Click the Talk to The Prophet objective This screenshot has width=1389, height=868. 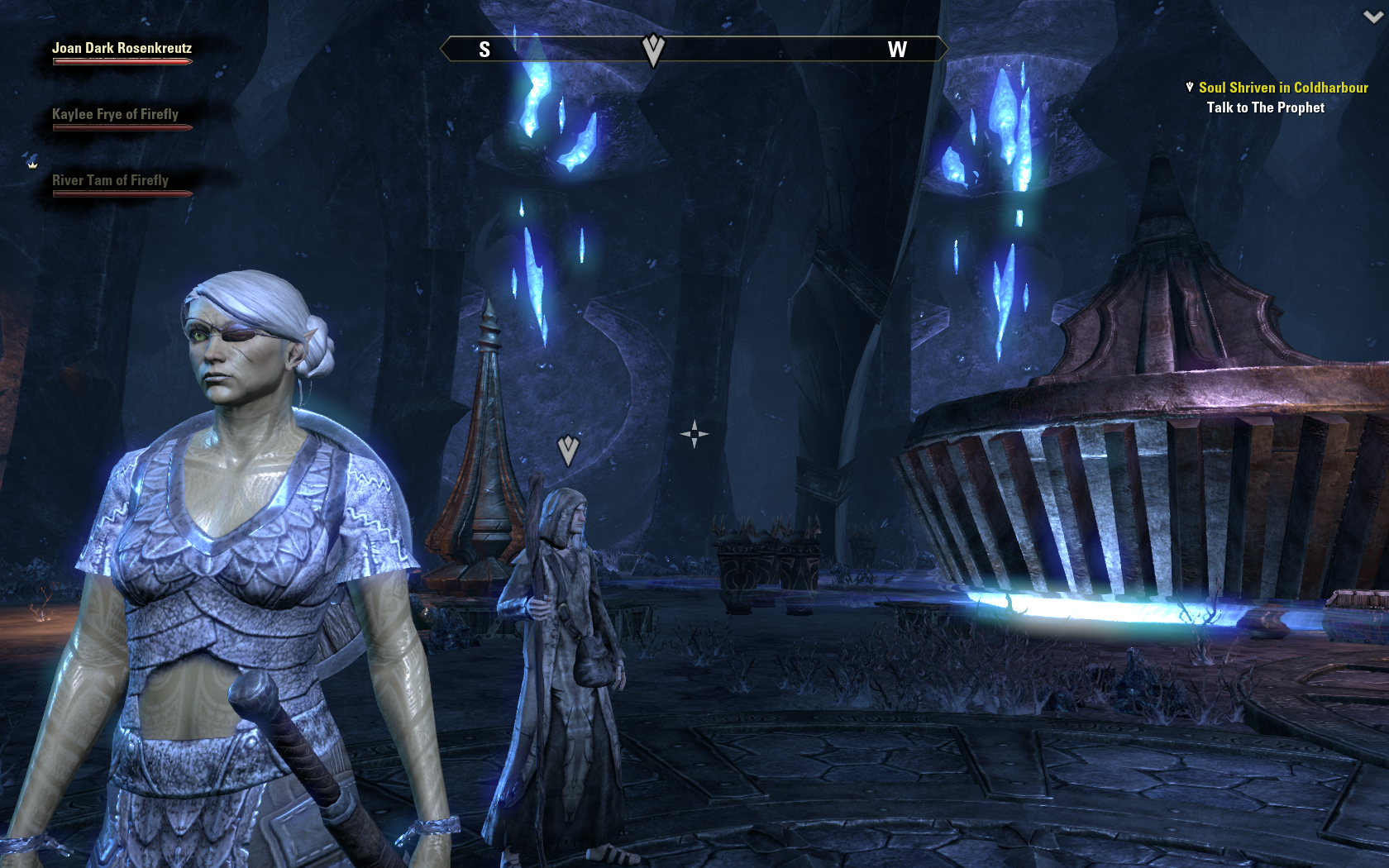coord(1265,107)
